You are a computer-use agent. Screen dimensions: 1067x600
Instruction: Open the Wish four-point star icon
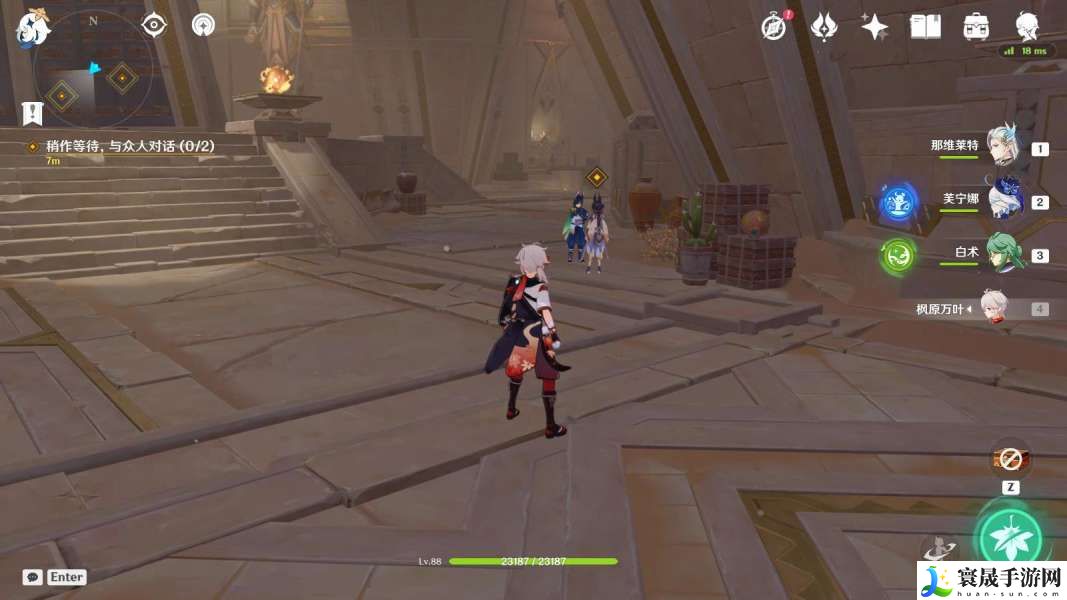(875, 27)
